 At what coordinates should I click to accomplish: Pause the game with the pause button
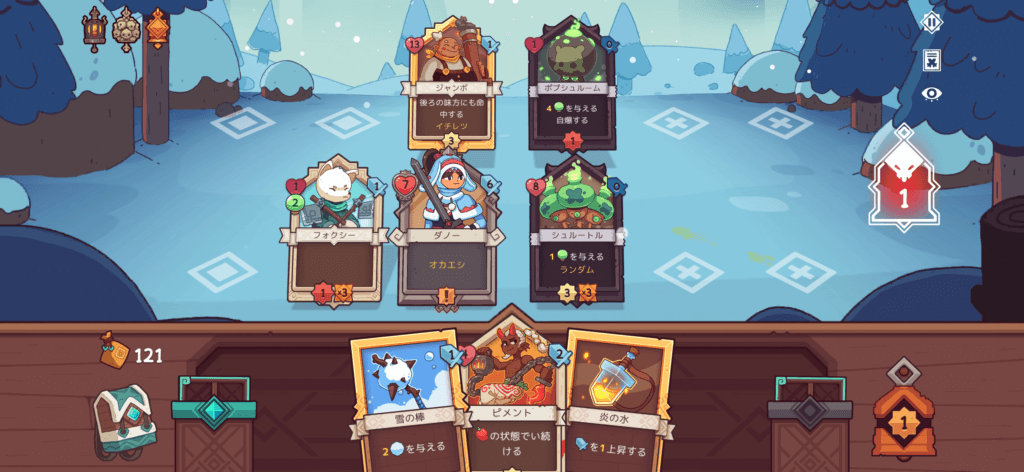pos(931,22)
